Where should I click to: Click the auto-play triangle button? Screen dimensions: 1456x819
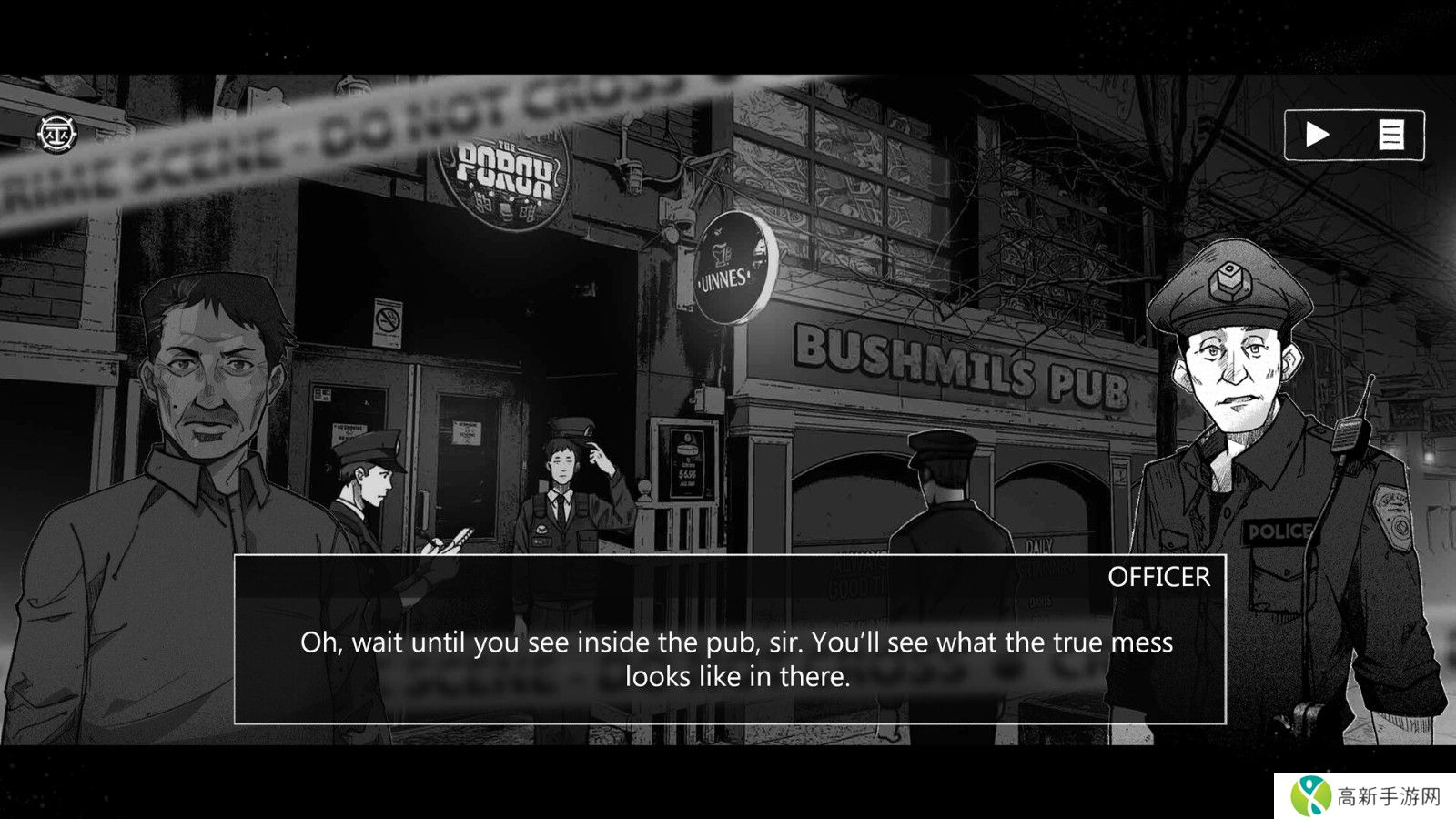(x=1317, y=135)
